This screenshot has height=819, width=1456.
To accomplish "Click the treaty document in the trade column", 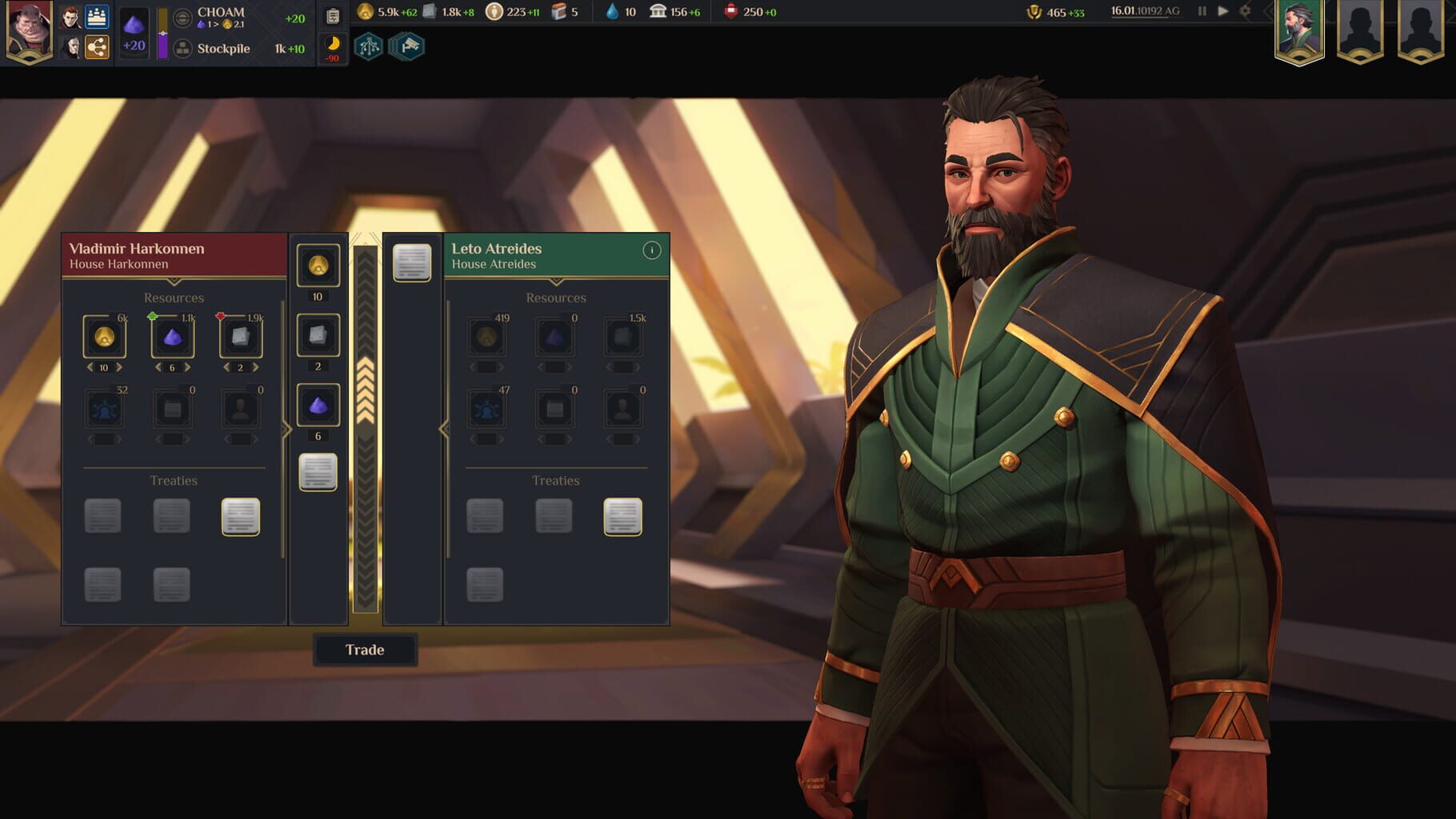I will [318, 470].
